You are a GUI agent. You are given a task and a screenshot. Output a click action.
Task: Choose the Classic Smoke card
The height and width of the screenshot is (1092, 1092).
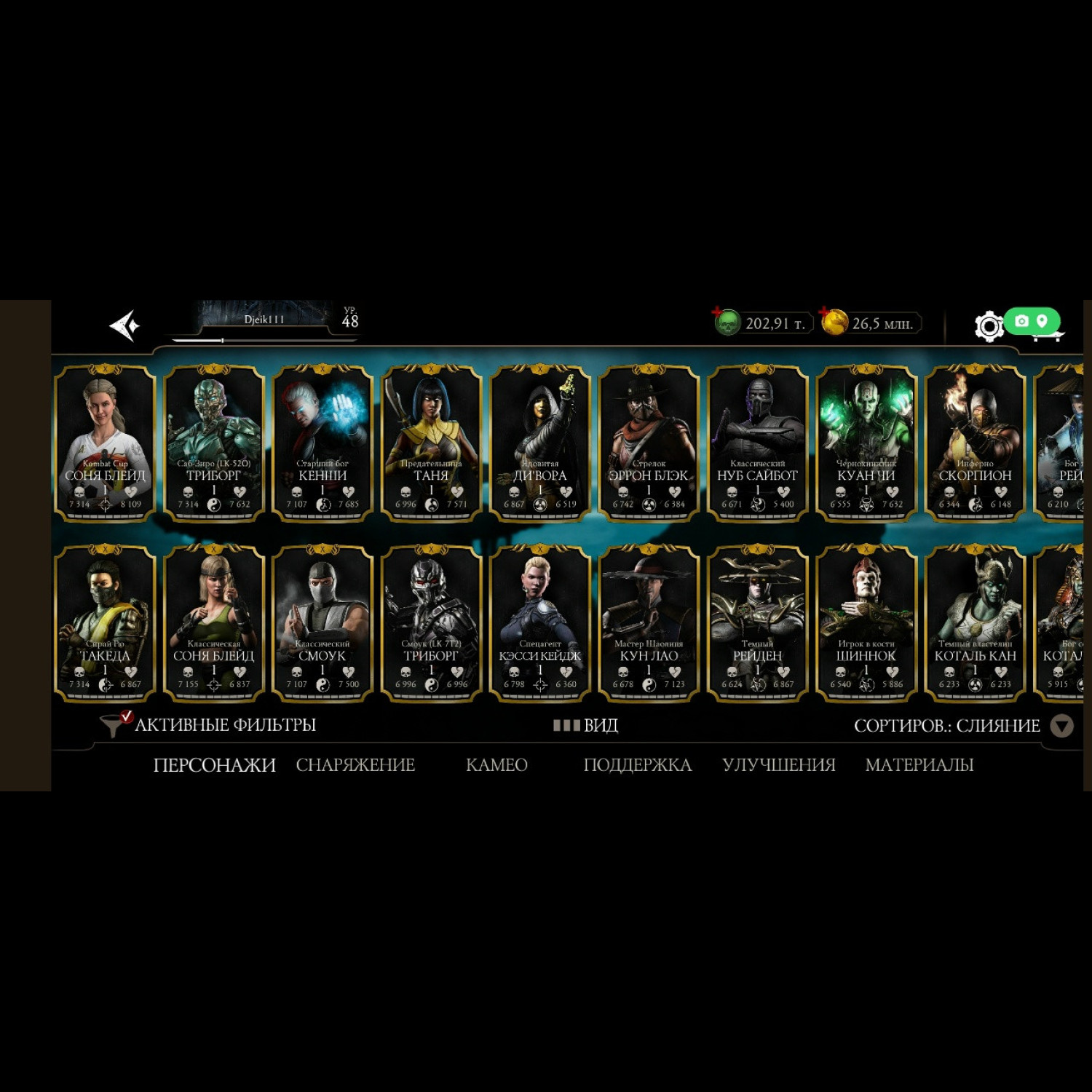pyautogui.click(x=323, y=623)
